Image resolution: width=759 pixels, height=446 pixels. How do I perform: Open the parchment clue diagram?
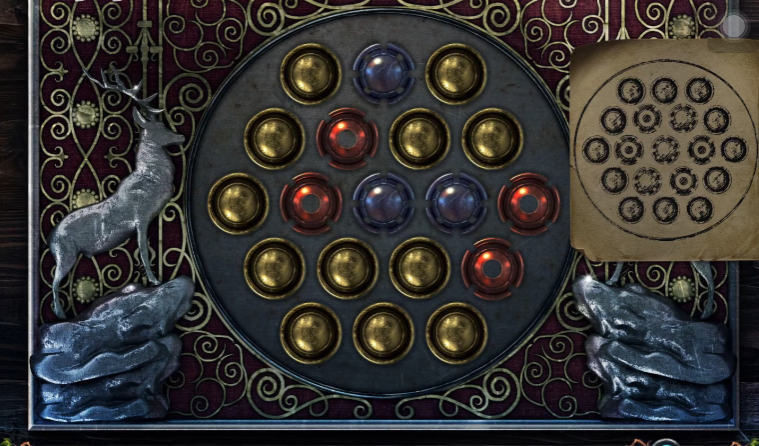[663, 149]
